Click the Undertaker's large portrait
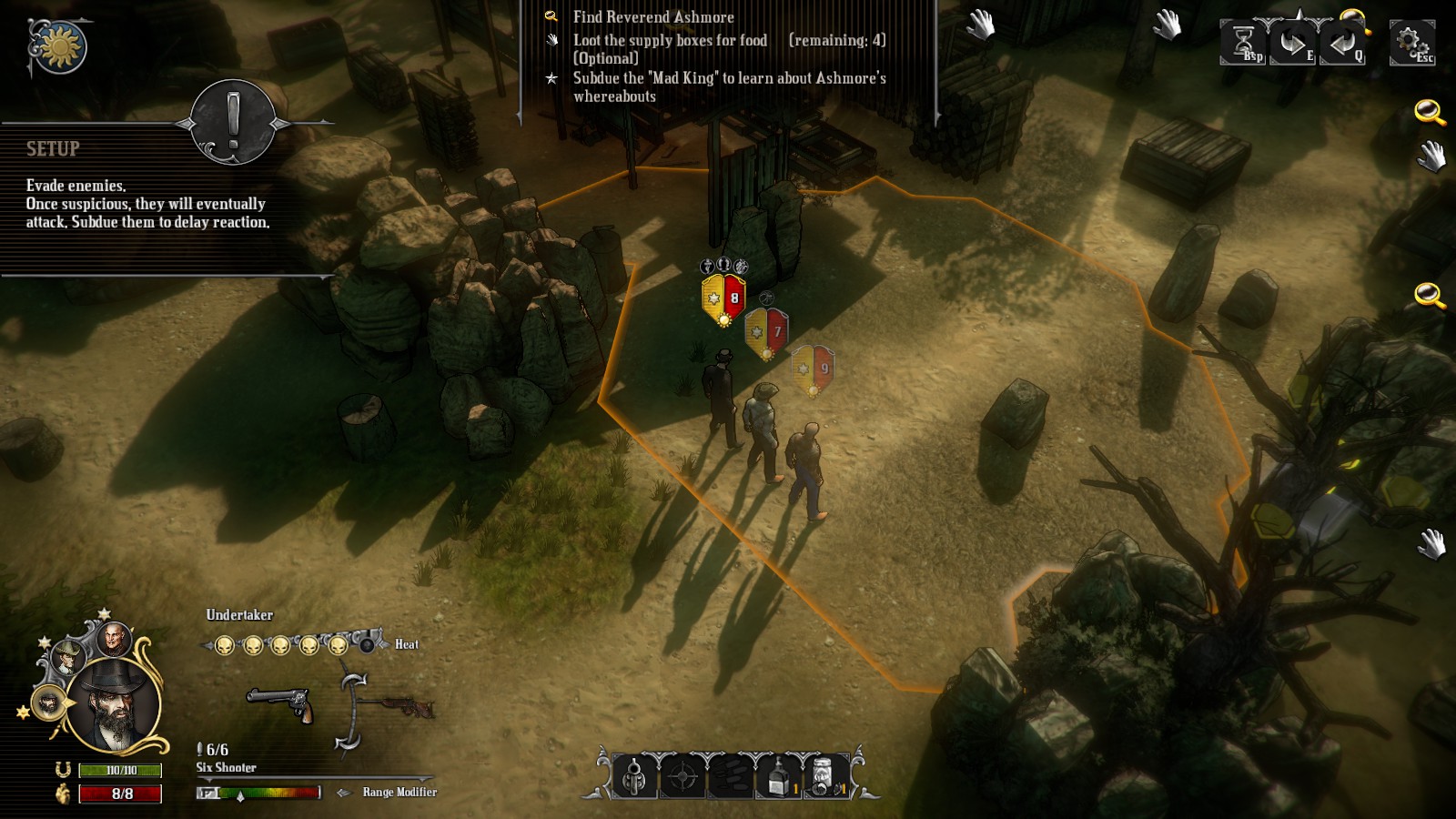 pyautogui.click(x=115, y=706)
